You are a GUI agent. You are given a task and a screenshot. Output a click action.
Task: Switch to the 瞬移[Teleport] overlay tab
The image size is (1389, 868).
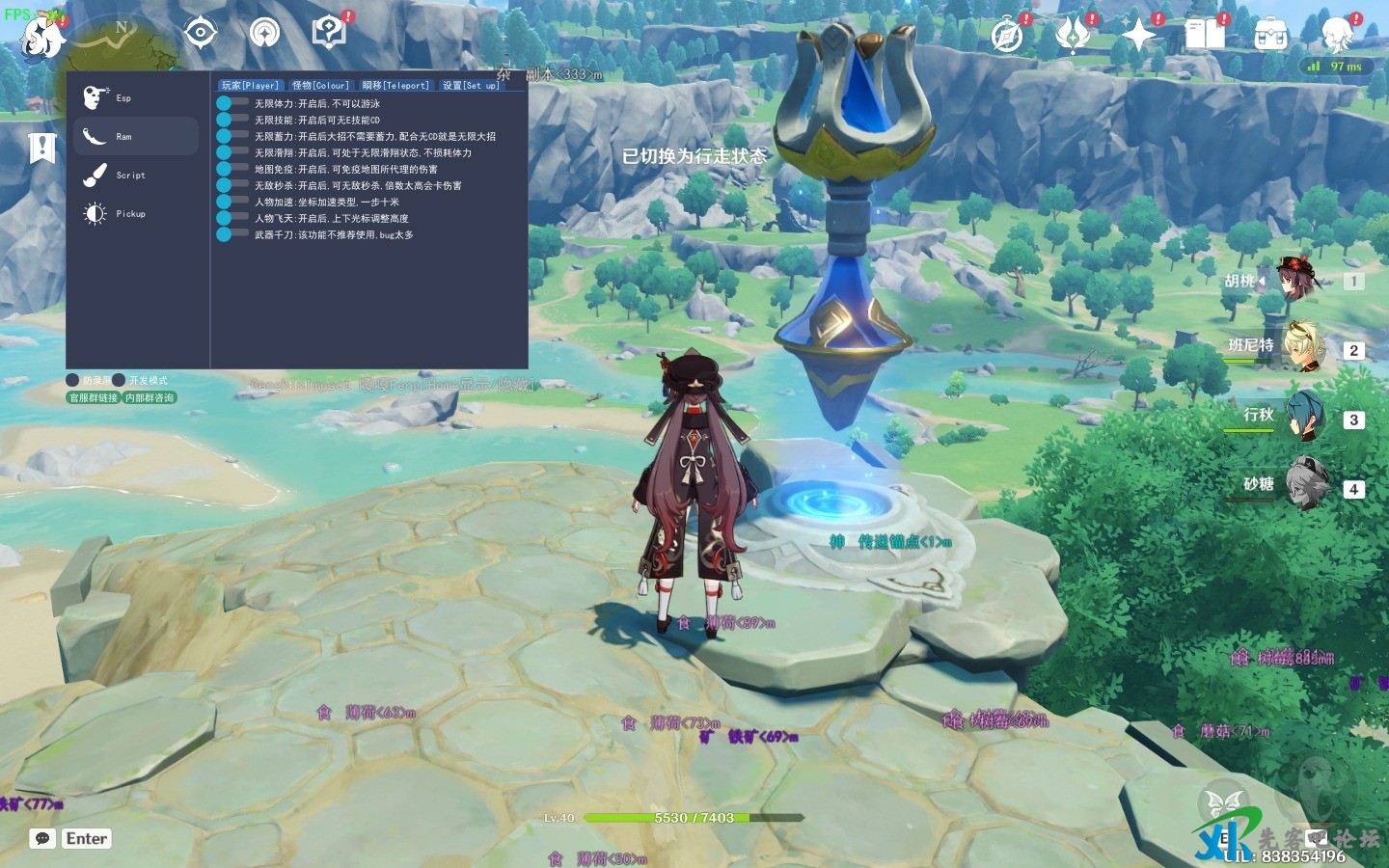(395, 86)
